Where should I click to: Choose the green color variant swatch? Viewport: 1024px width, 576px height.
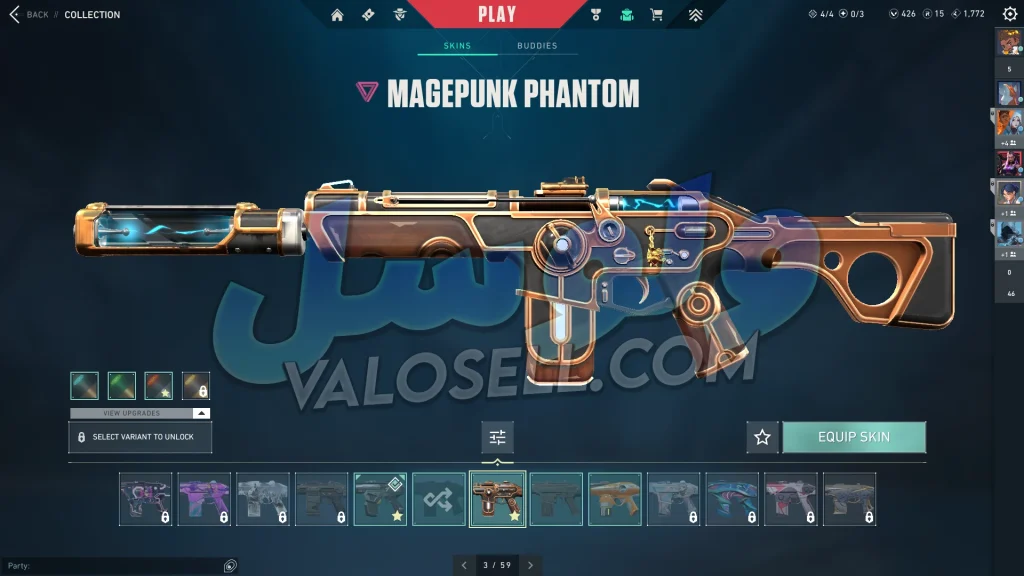tap(122, 385)
